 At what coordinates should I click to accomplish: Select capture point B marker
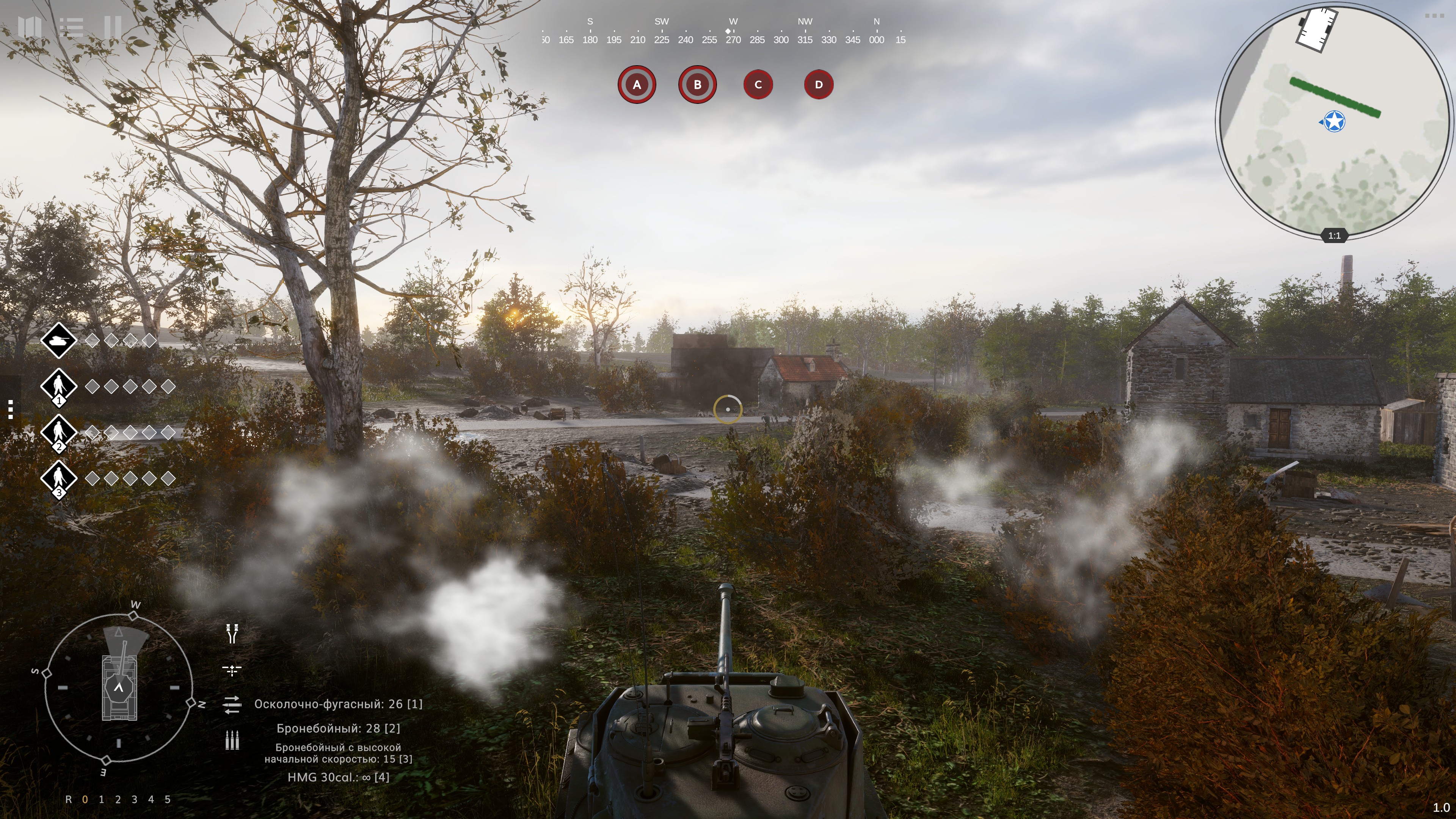click(697, 85)
